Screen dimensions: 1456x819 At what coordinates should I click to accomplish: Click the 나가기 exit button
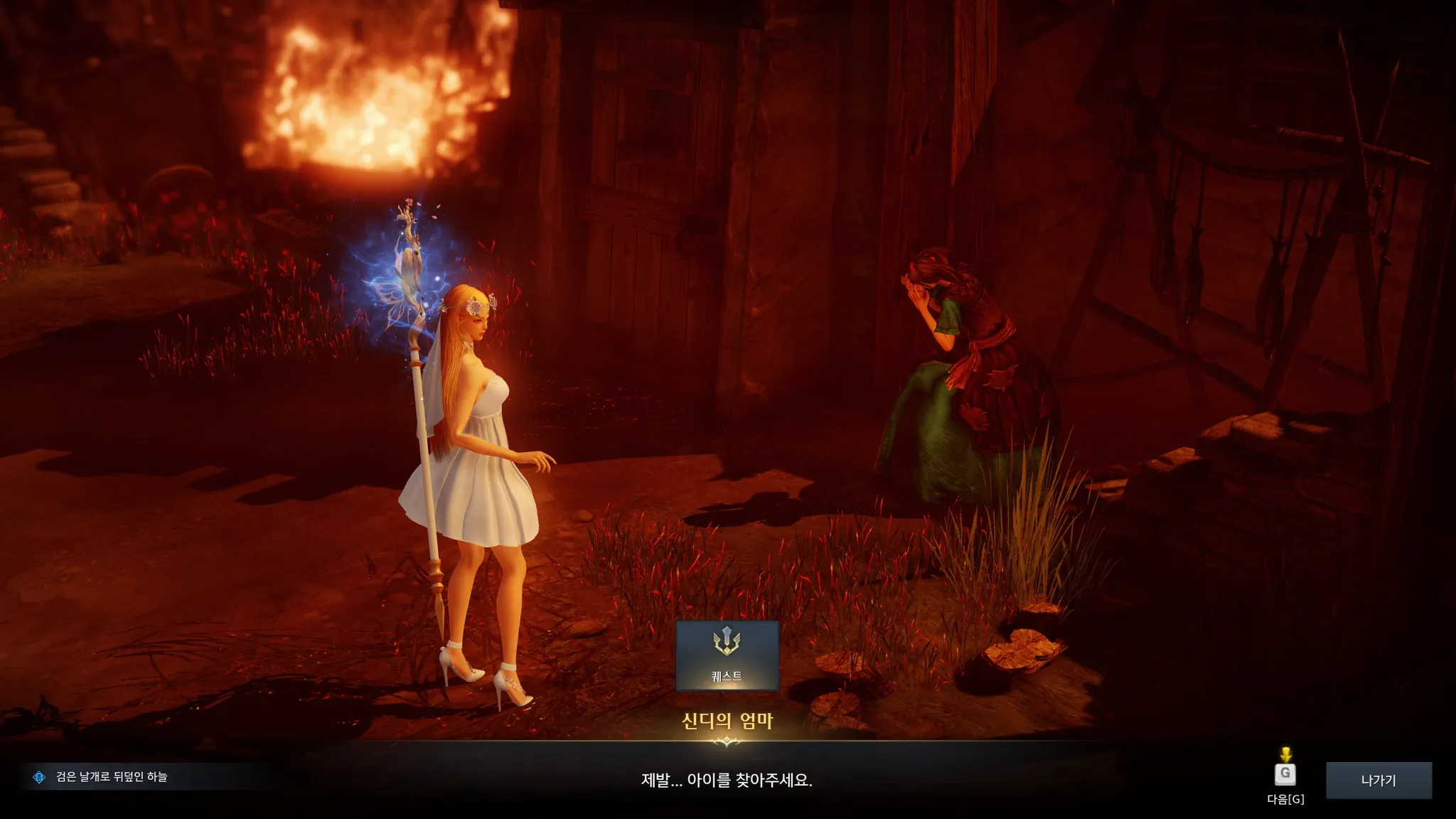point(1378,780)
